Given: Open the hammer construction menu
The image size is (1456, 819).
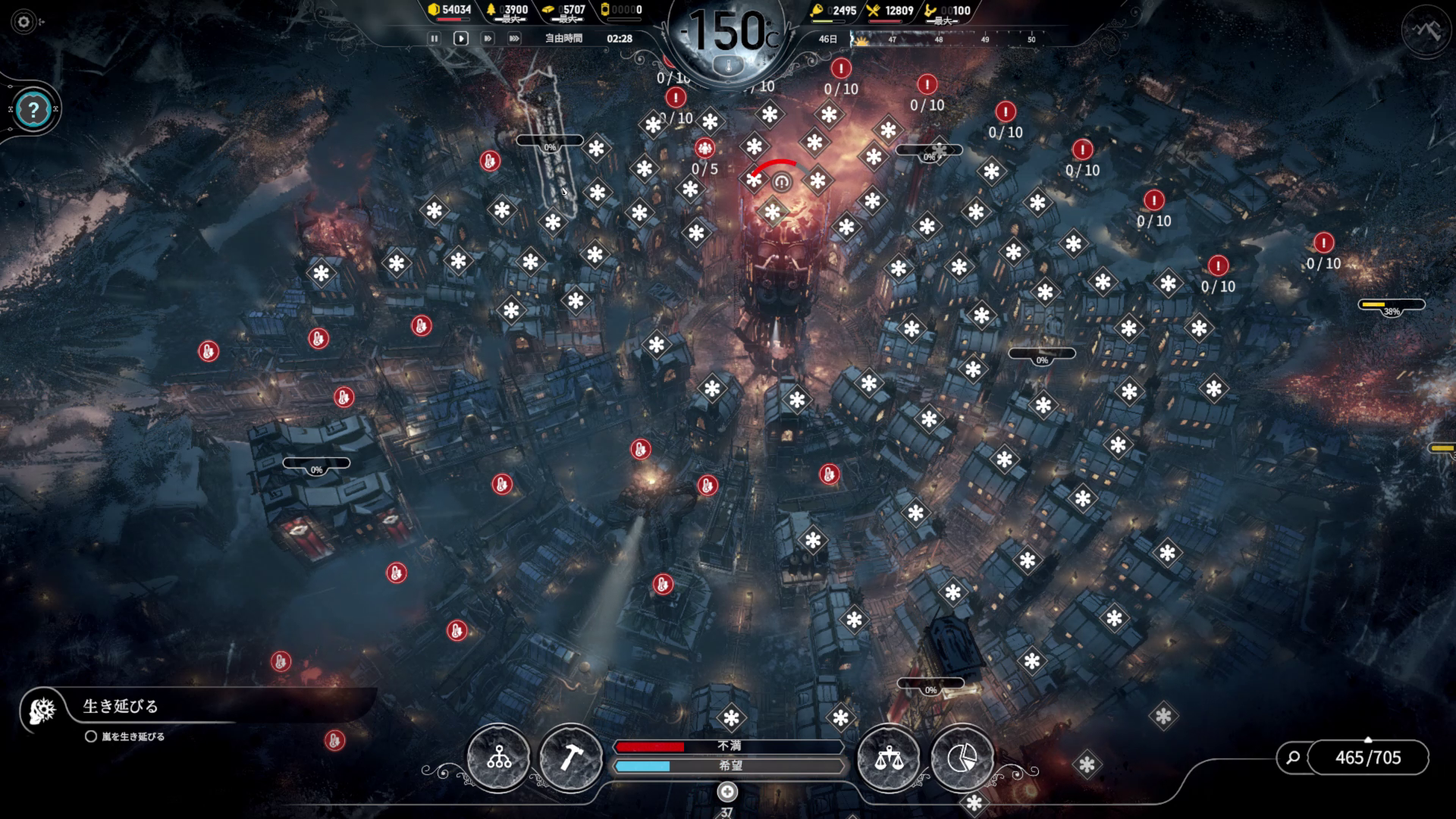Looking at the screenshot, I should pyautogui.click(x=570, y=757).
